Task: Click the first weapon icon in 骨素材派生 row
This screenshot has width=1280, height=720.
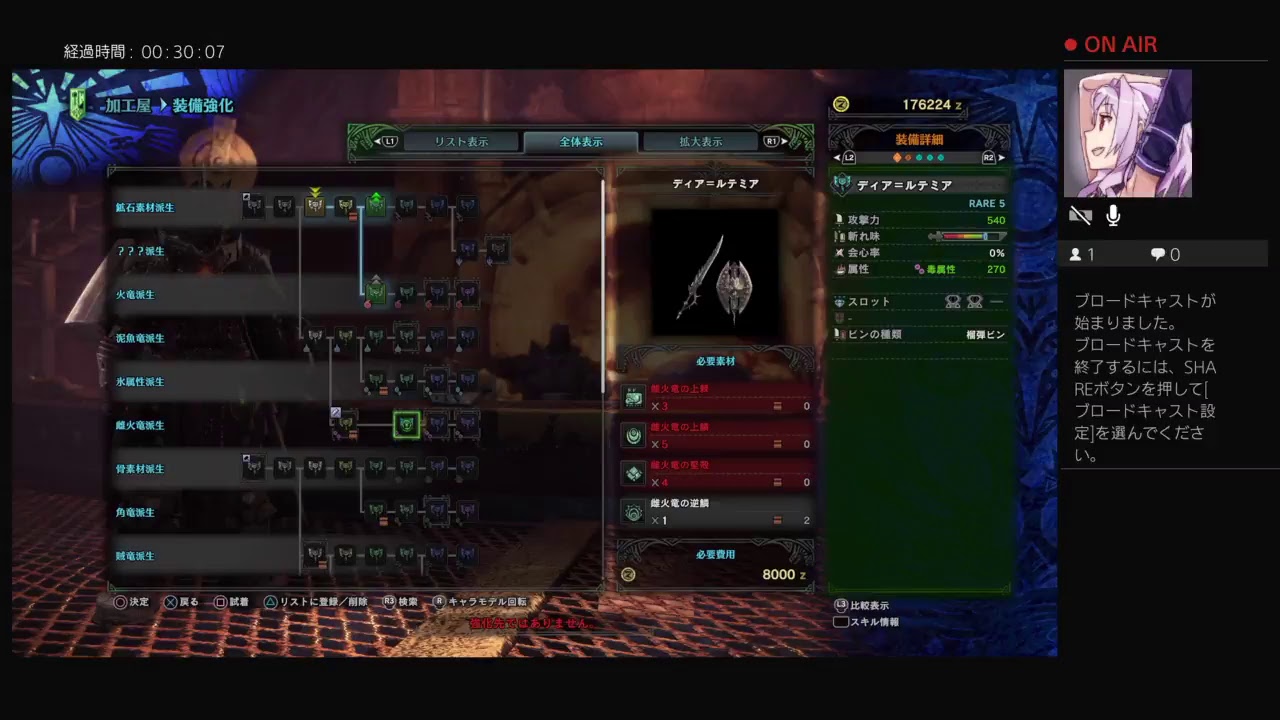Action: coord(255,468)
